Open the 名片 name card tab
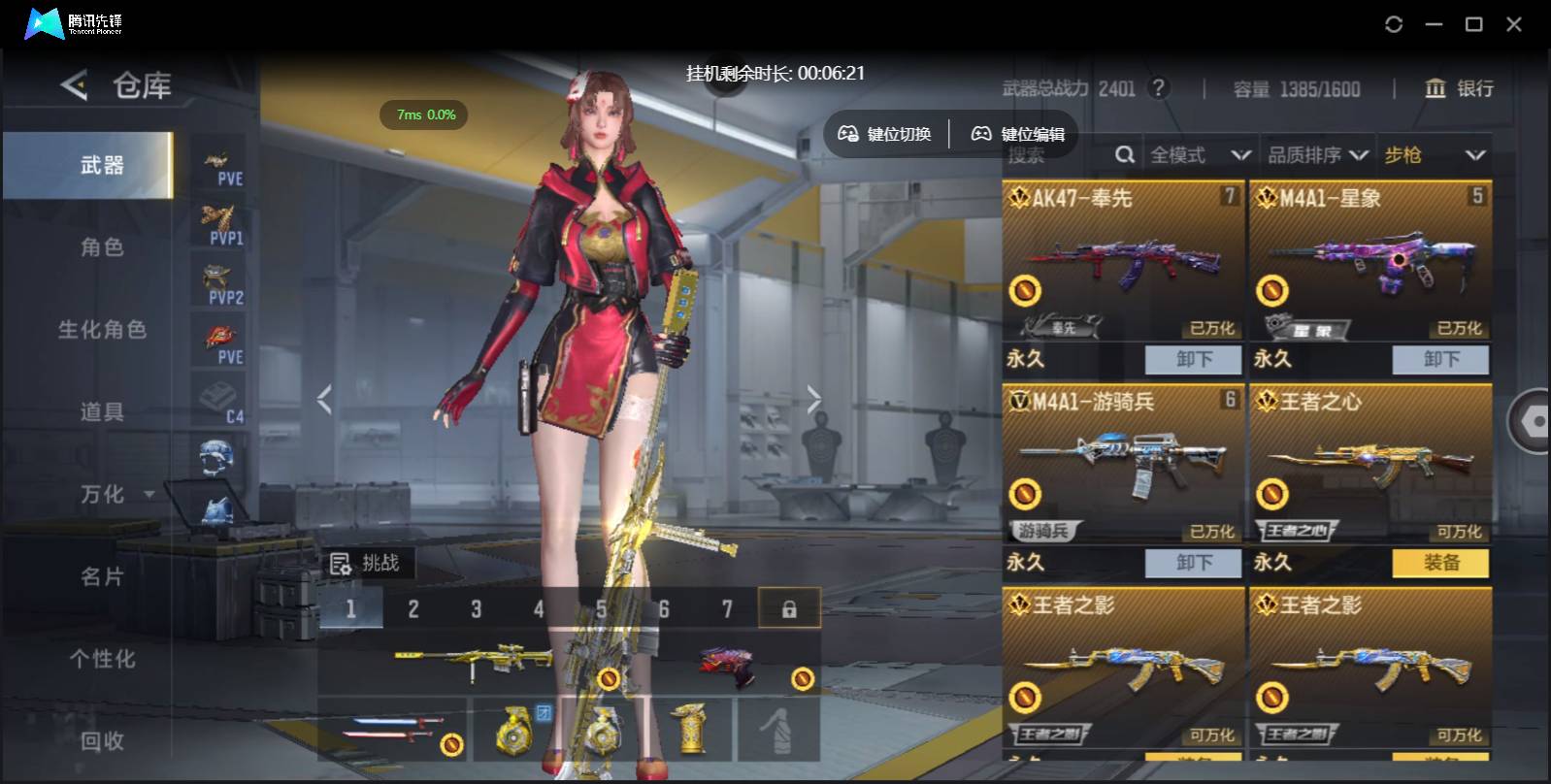This screenshot has height=784, width=1551. pos(102,577)
